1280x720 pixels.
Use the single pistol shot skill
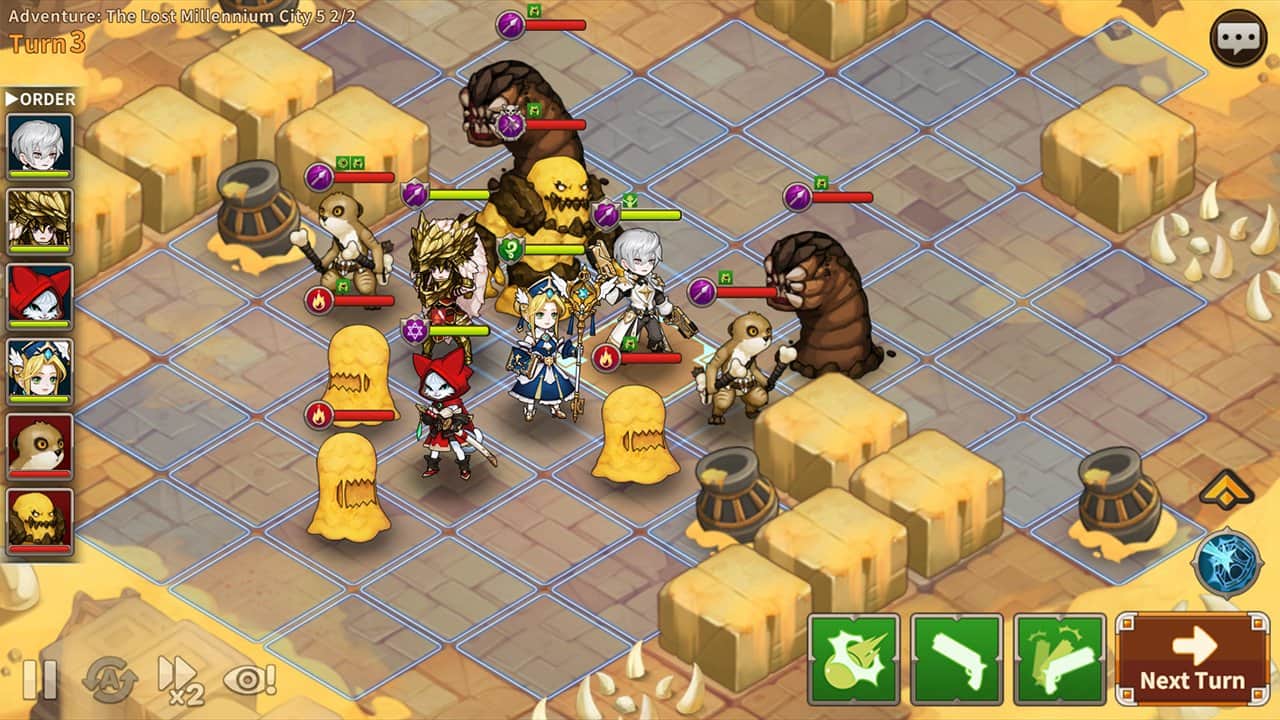coord(956,659)
